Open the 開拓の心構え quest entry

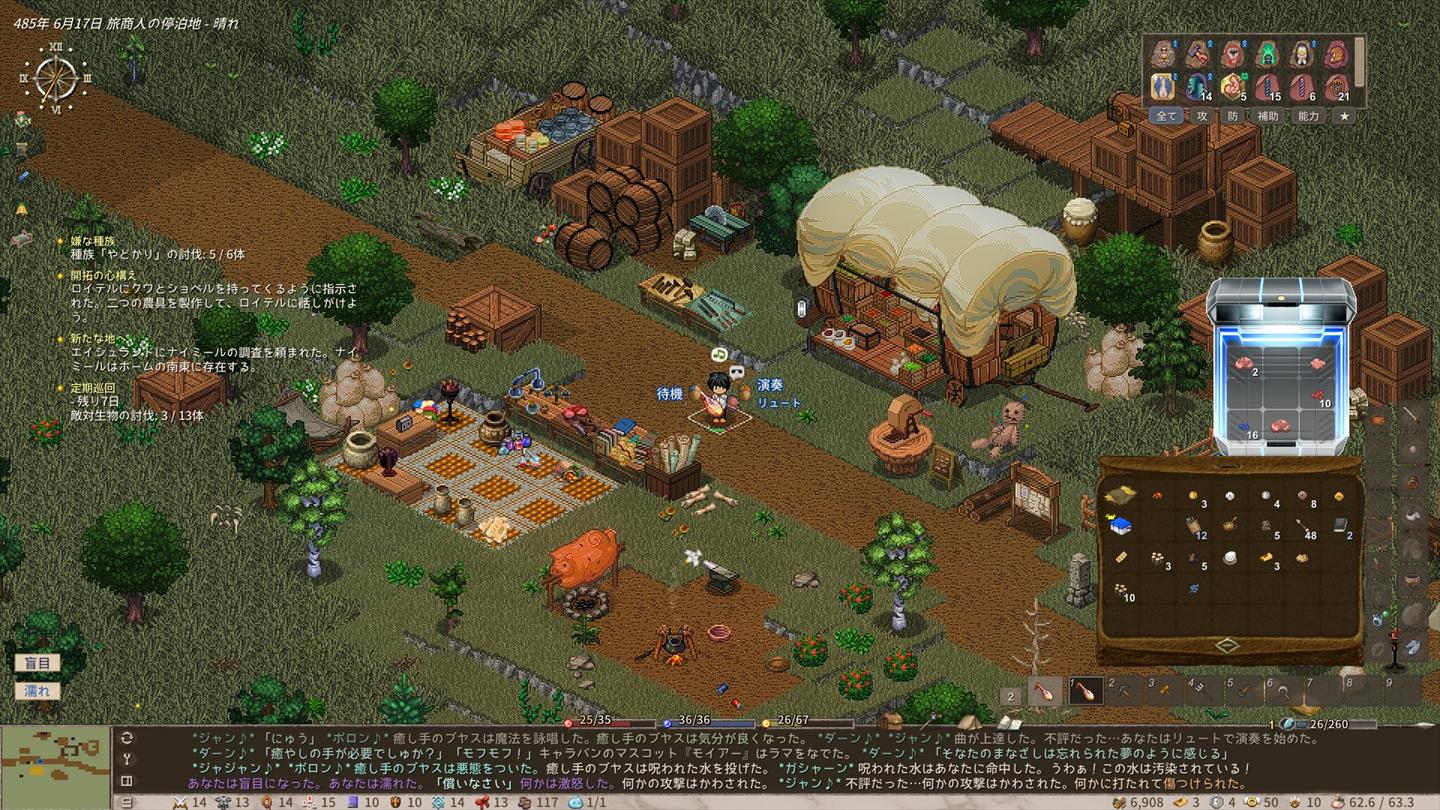pyautogui.click(x=104, y=275)
